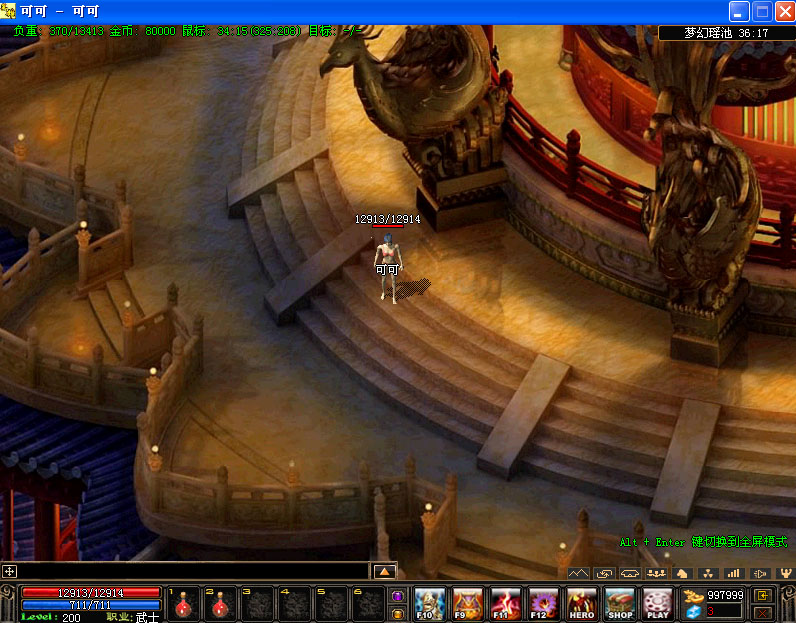The image size is (796, 623).
Task: Toggle the move-cross chat handle icon
Action: (10, 571)
